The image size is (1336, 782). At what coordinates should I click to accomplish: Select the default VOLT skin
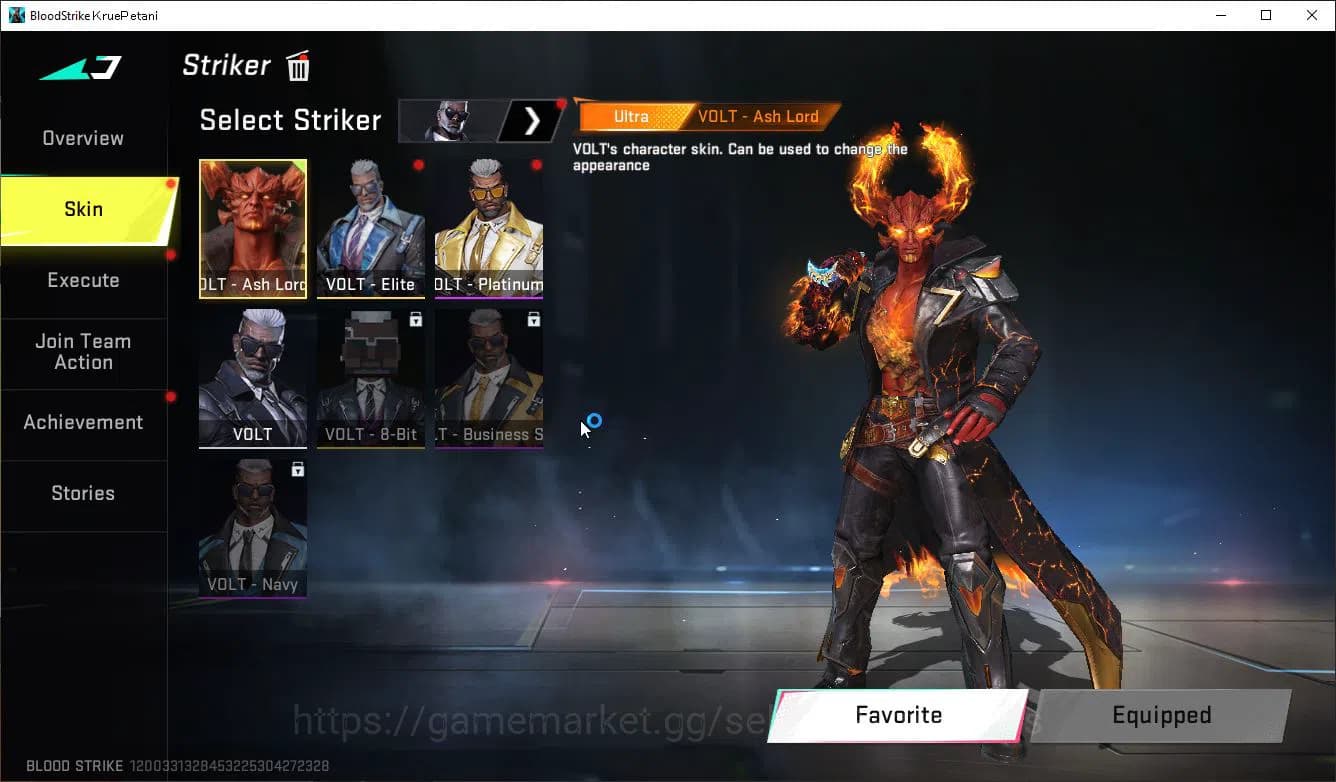[252, 378]
